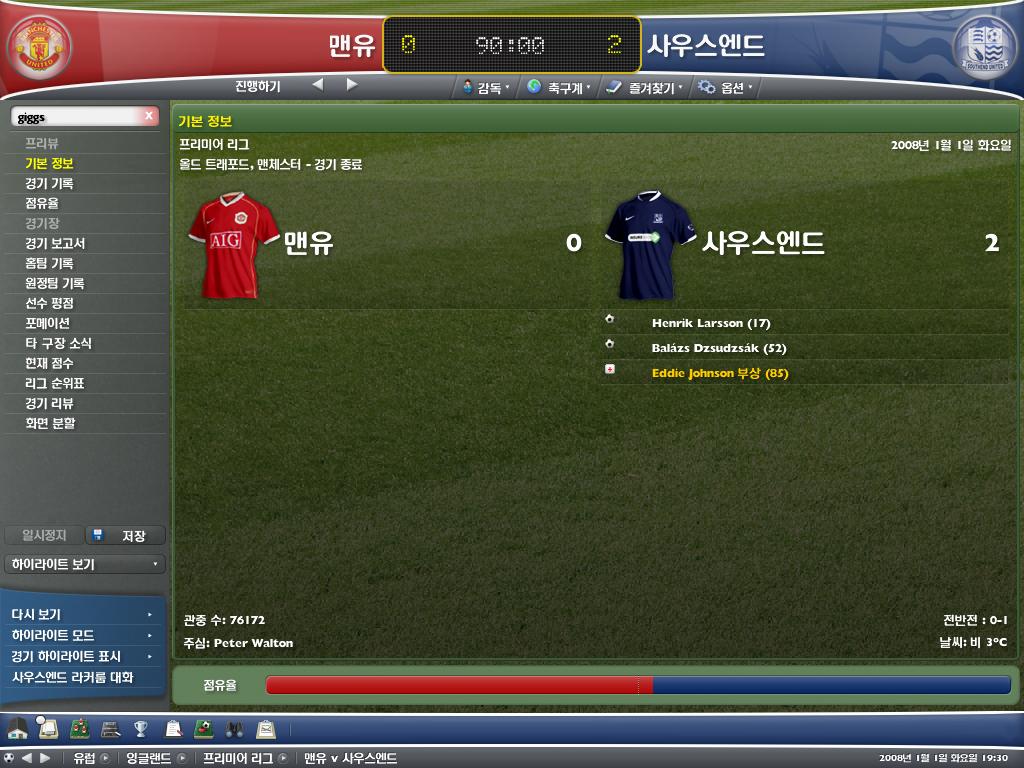Select 점유율 in the side menu

coord(42,203)
